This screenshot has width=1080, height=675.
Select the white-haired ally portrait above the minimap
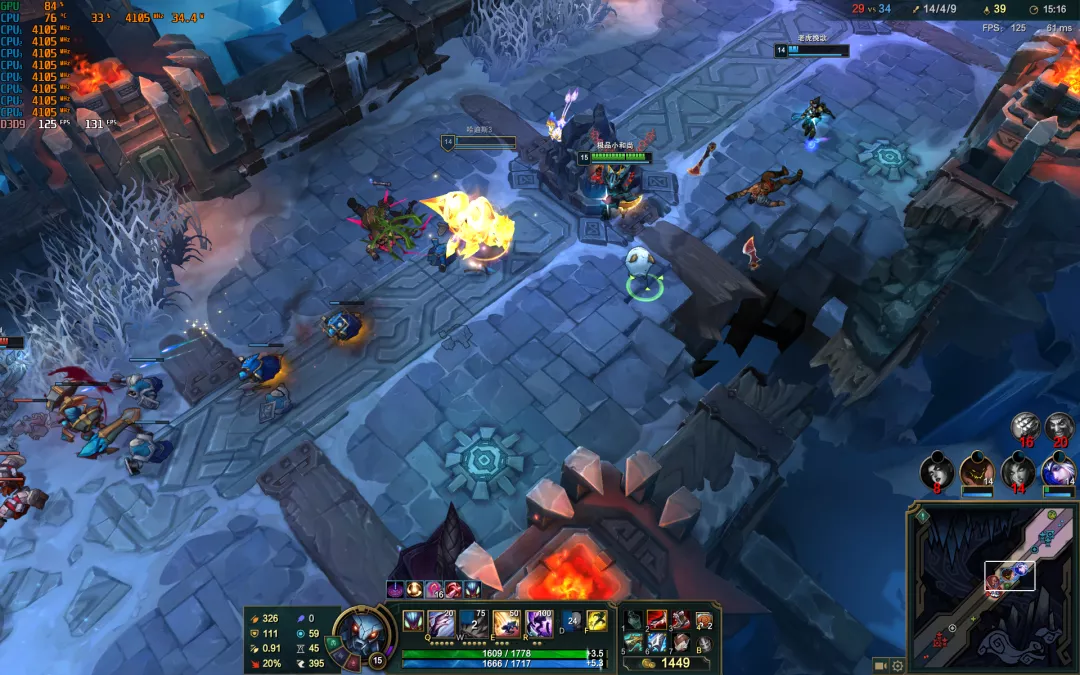[x=1058, y=468]
